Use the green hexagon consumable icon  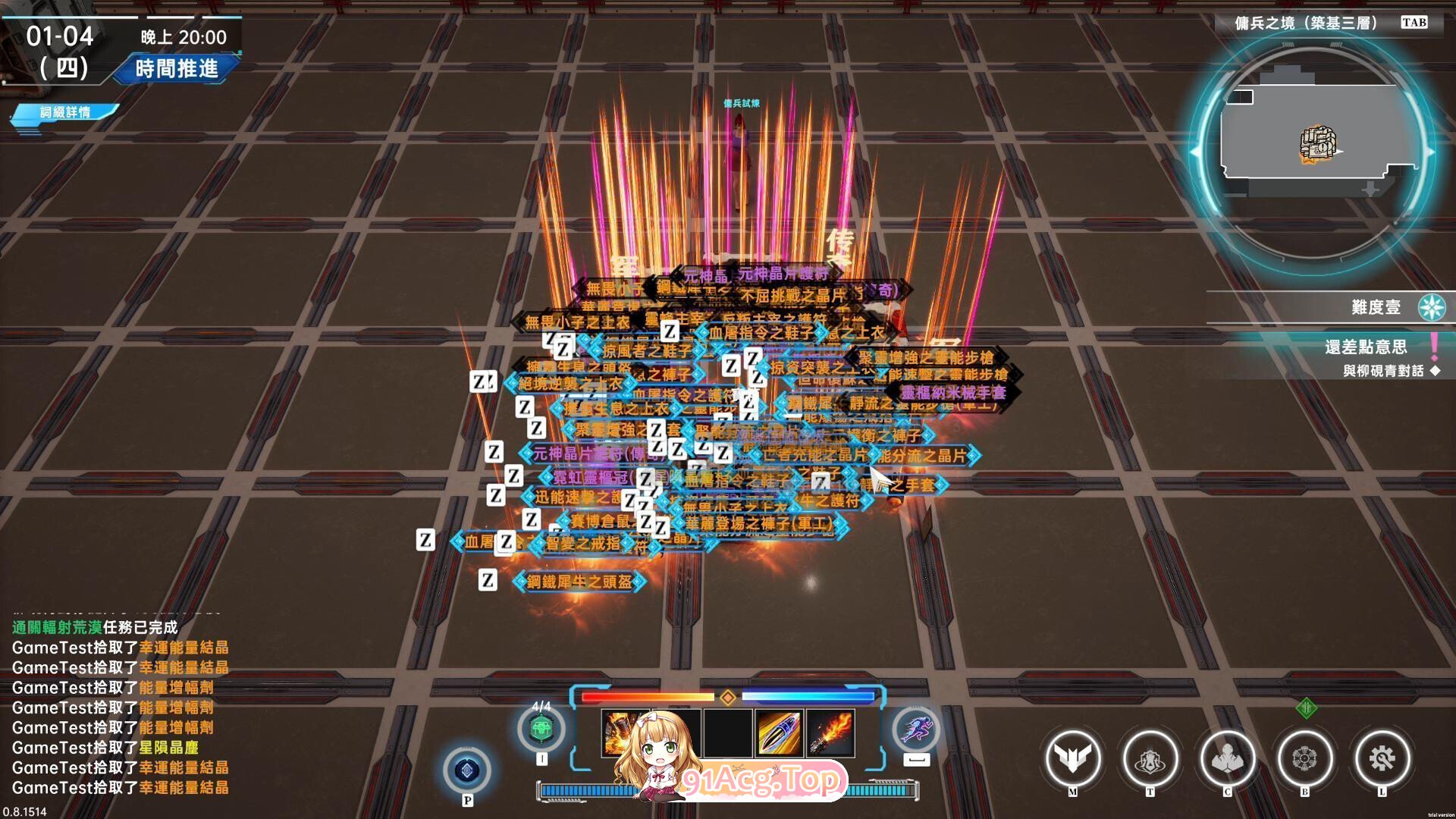[x=541, y=730]
